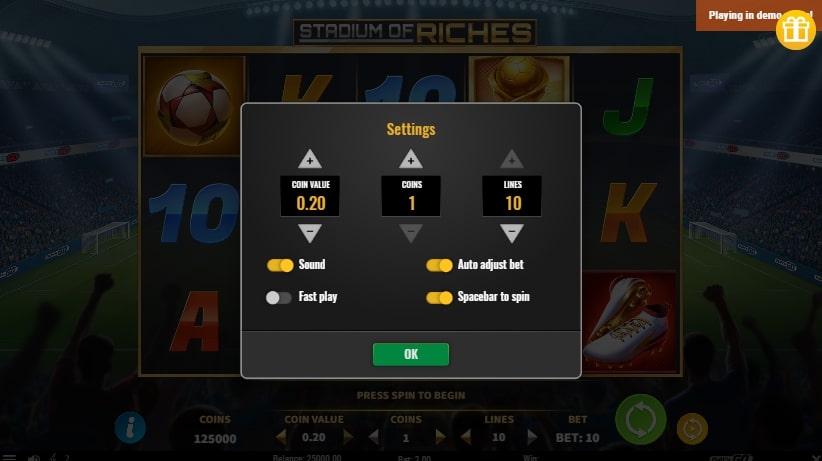The image size is (822, 461).
Task: Toggle Spacebar to spin option
Action: click(x=439, y=297)
